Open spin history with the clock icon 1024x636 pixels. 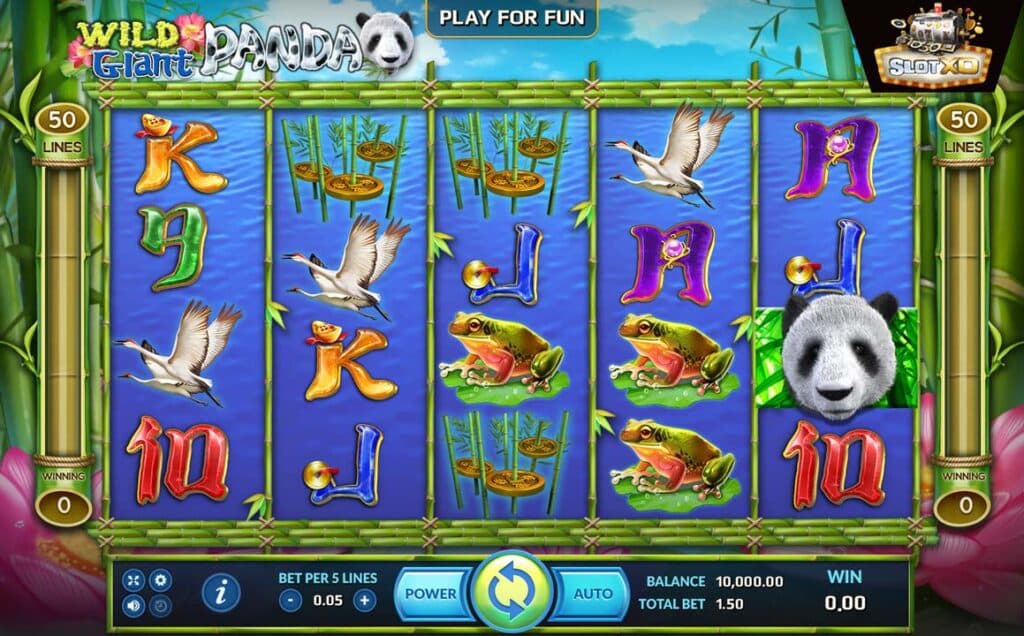[159, 605]
